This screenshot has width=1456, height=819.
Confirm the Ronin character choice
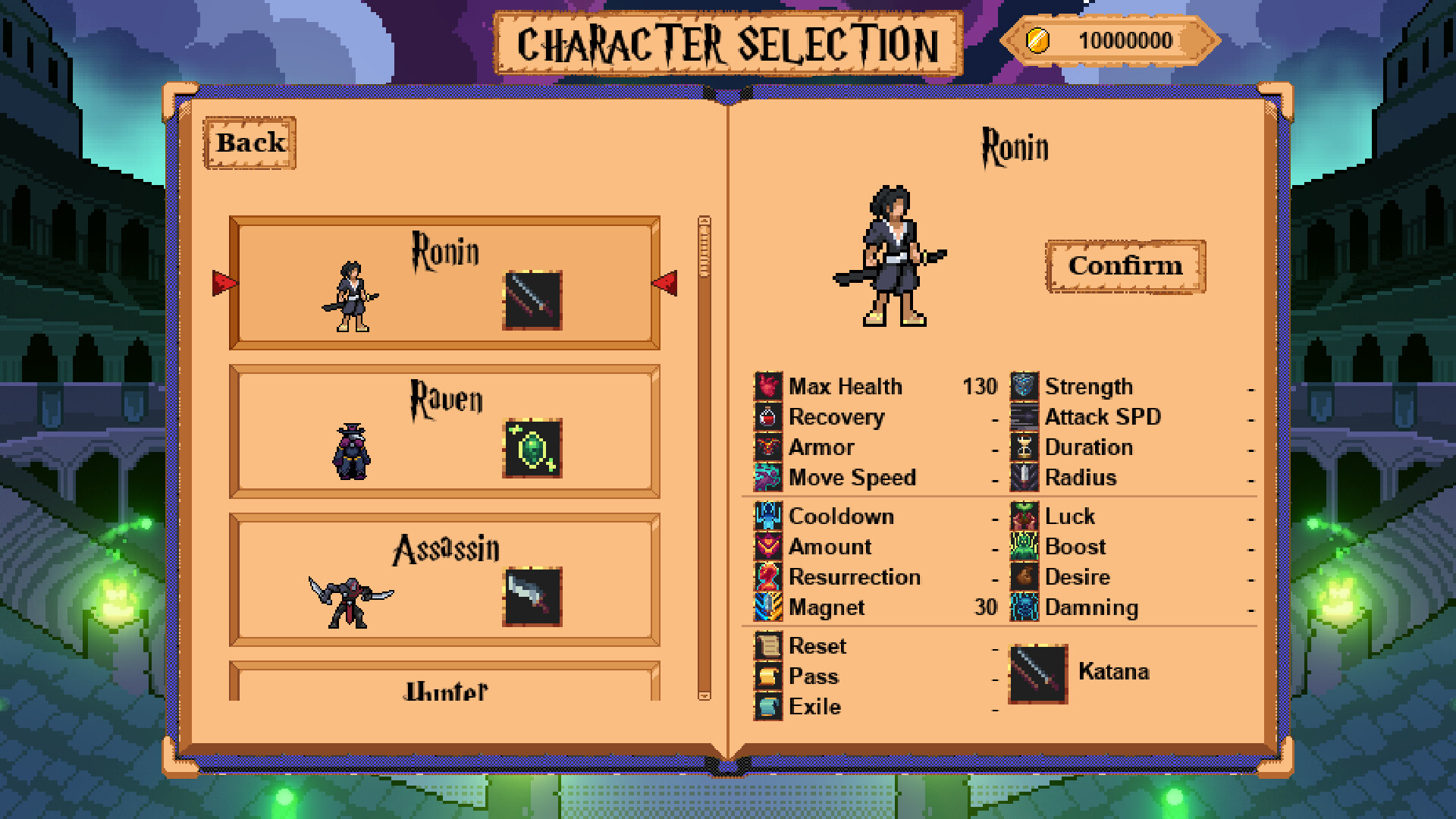tap(1125, 266)
